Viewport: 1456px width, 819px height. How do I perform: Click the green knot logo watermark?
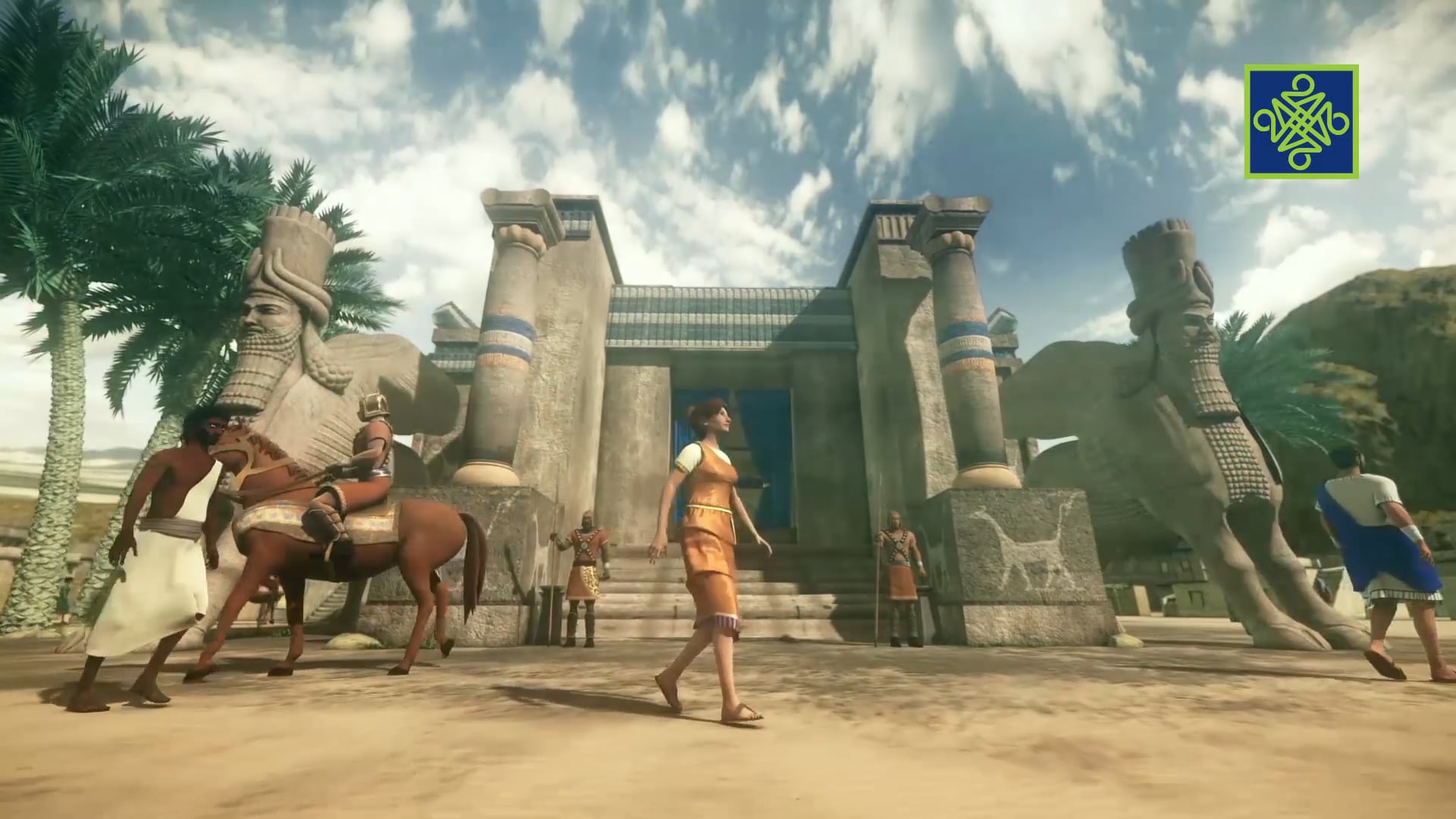tap(1301, 122)
